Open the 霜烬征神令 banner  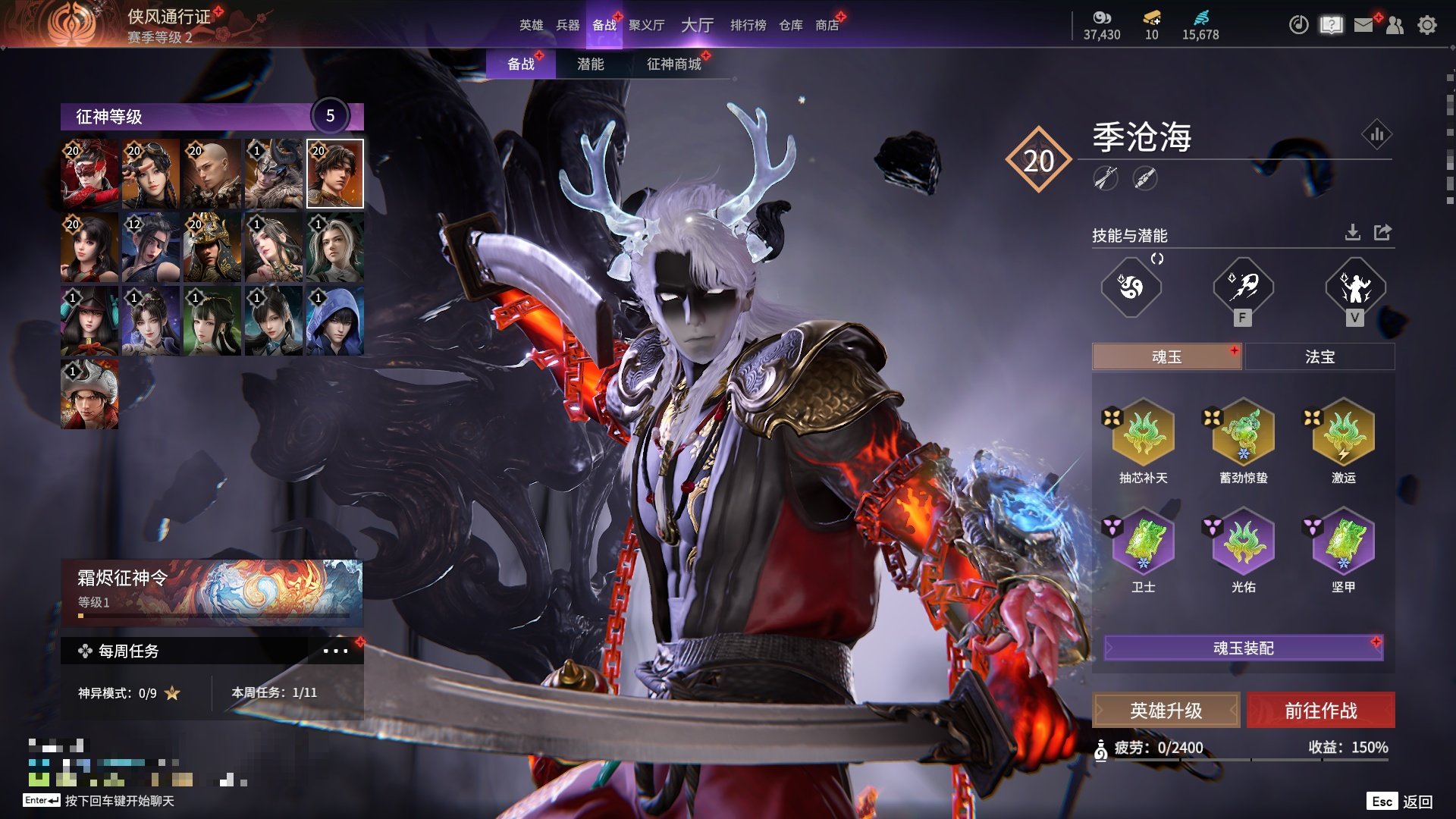point(212,592)
